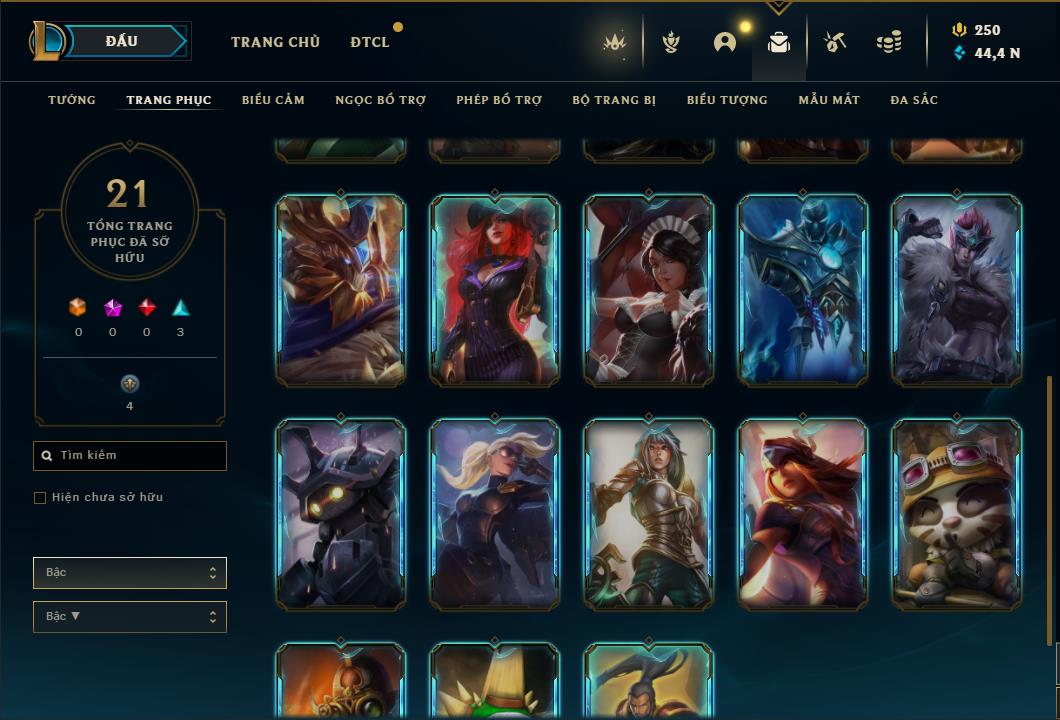Click the ĐẤU play button

tap(123, 41)
